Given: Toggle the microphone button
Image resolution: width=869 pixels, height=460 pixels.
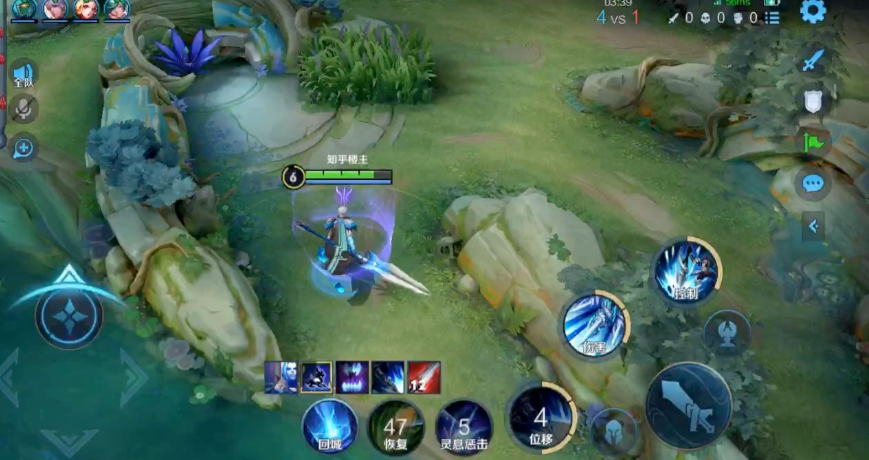Looking at the screenshot, I should (22, 111).
